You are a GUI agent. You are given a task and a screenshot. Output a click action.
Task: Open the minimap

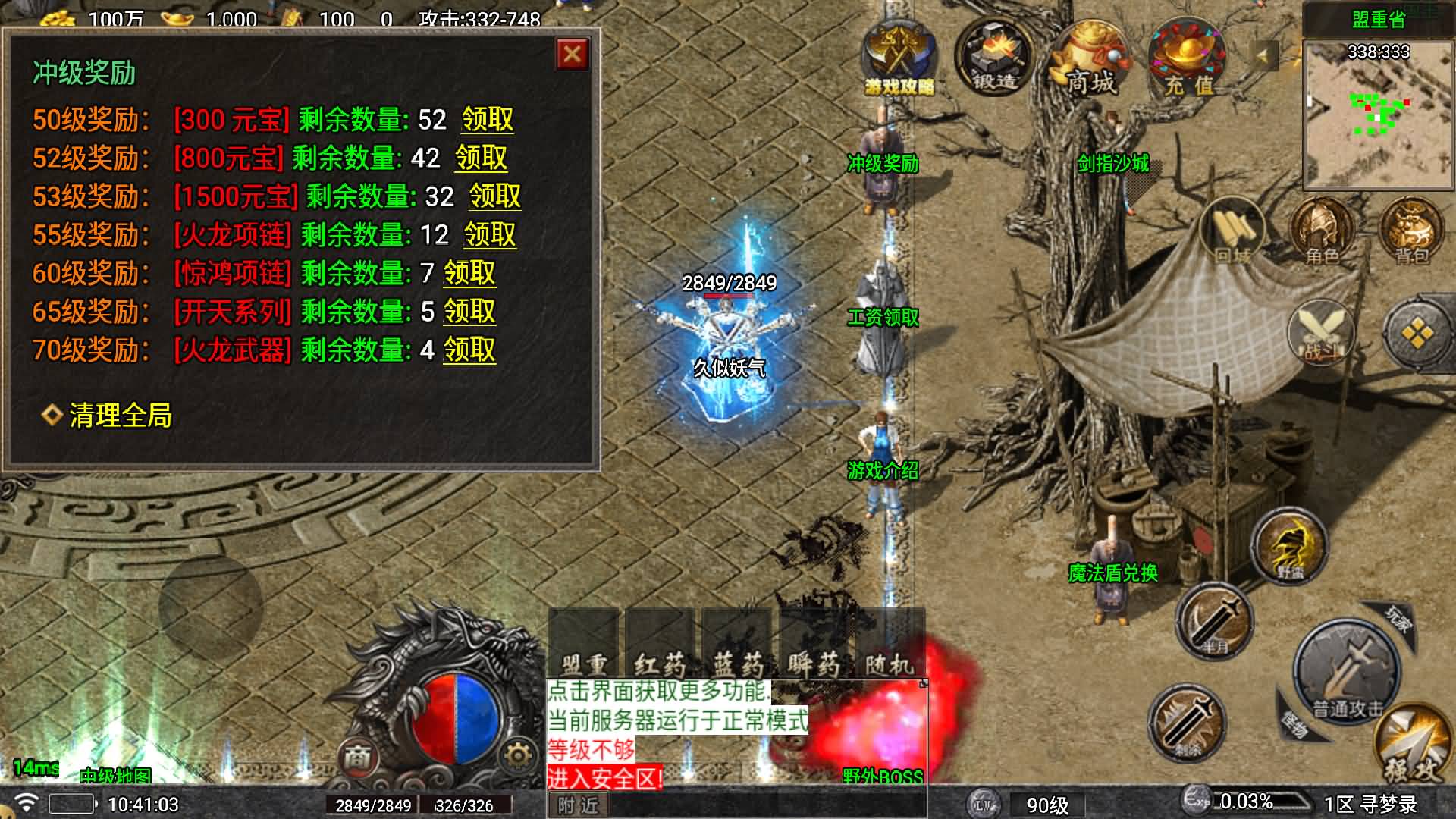click(x=1379, y=114)
